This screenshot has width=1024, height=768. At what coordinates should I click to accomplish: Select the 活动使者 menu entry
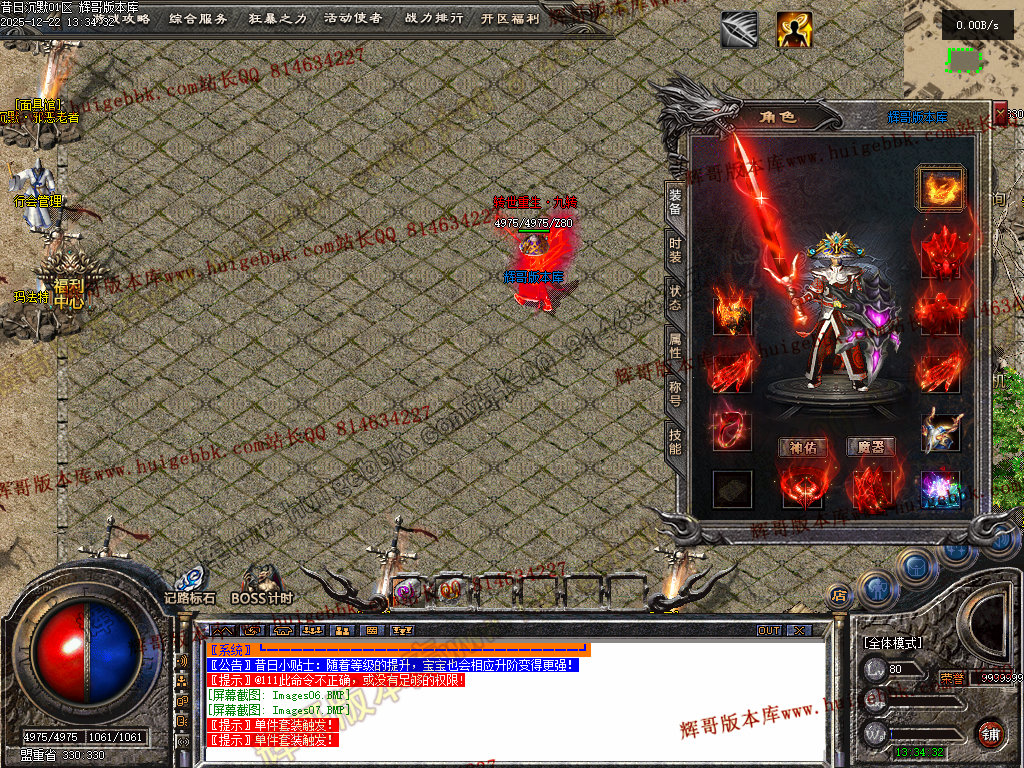(353, 18)
